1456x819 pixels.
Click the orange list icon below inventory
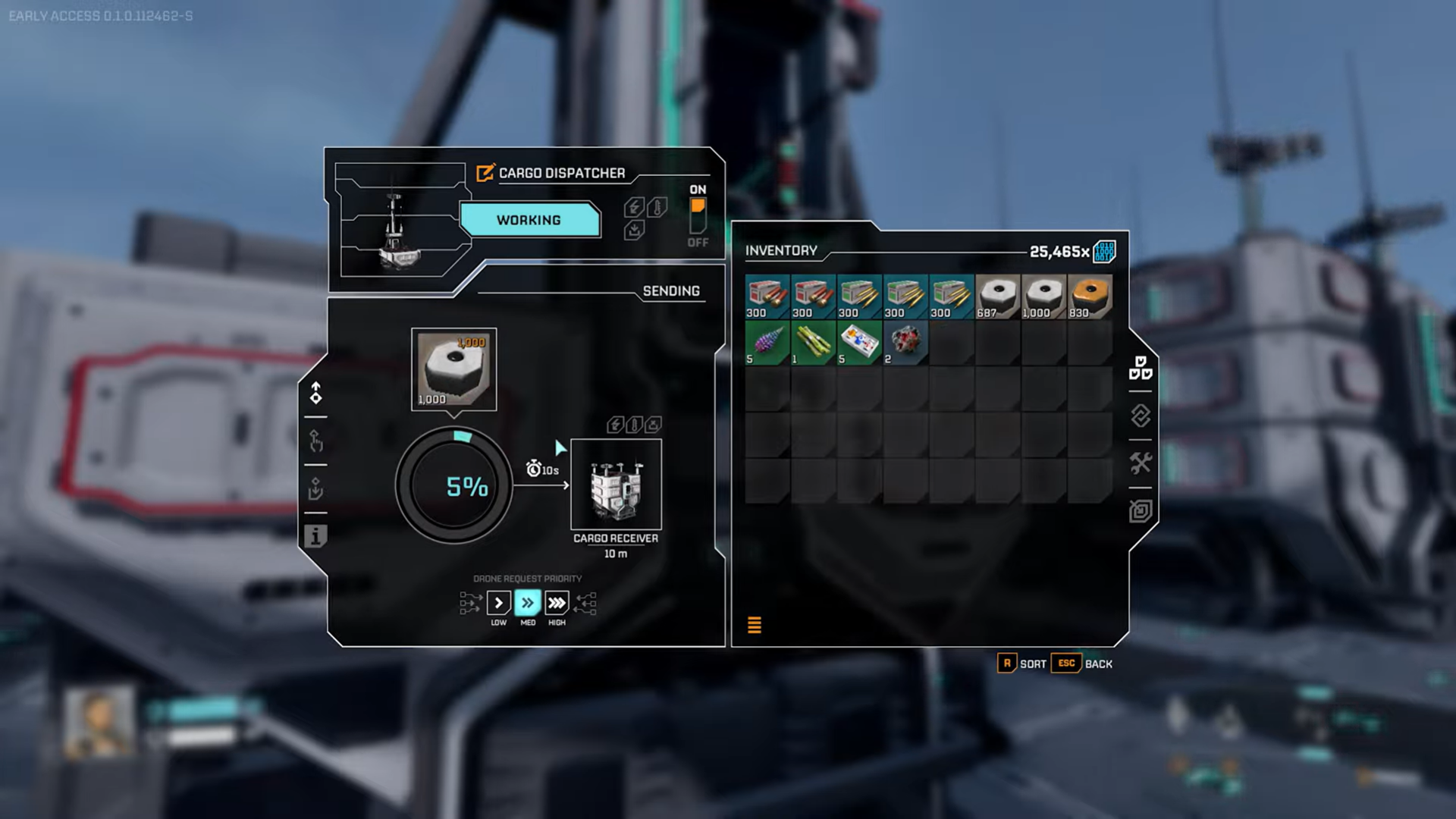[x=755, y=625]
